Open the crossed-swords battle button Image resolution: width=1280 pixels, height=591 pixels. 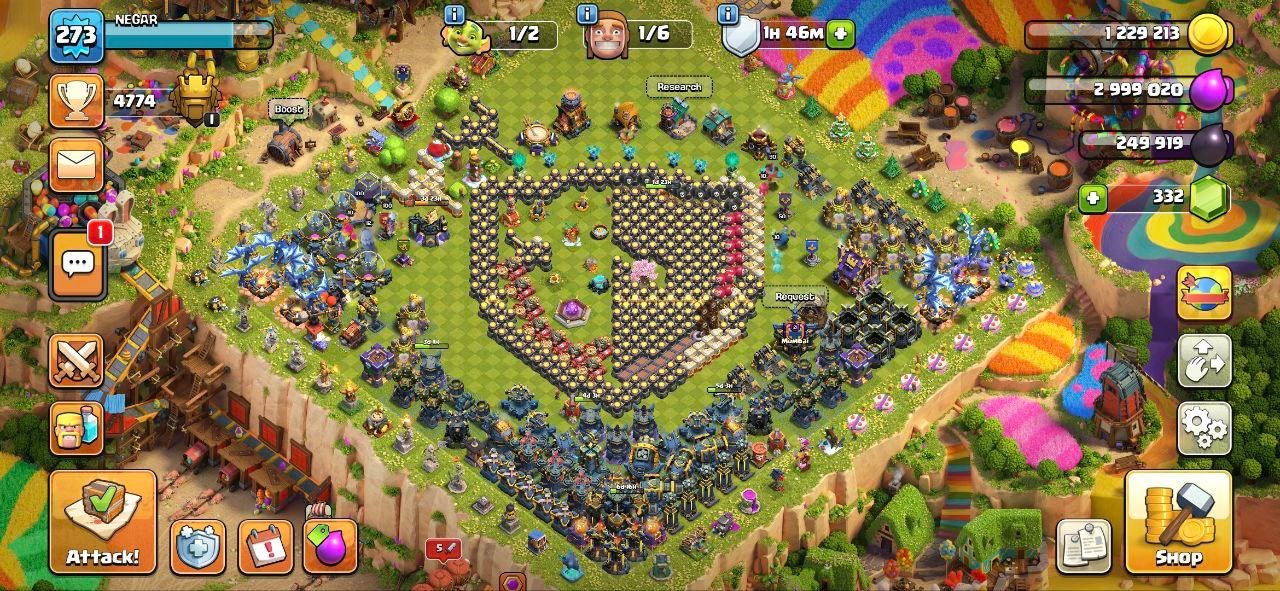77,360
